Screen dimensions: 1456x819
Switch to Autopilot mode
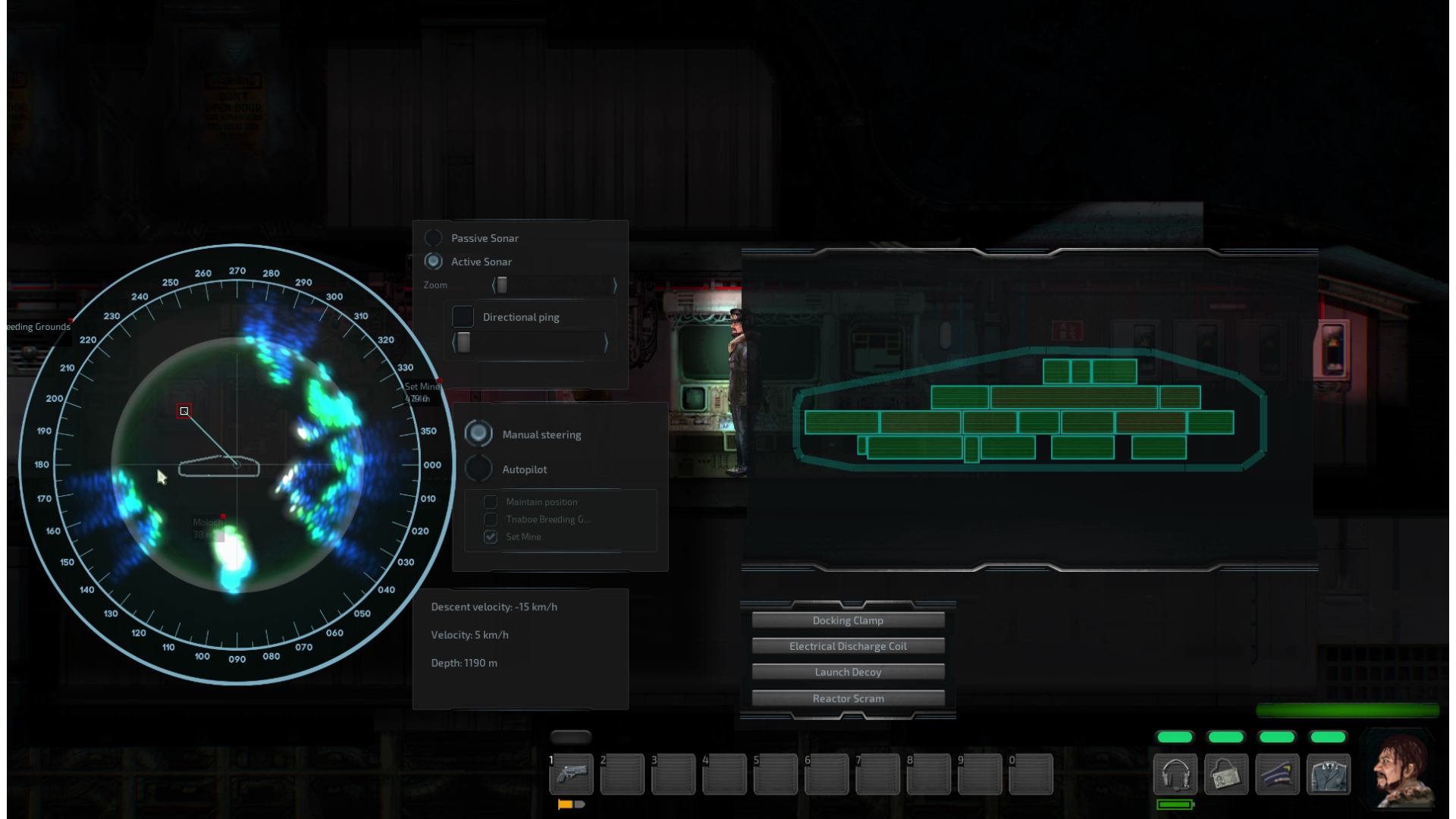[479, 469]
